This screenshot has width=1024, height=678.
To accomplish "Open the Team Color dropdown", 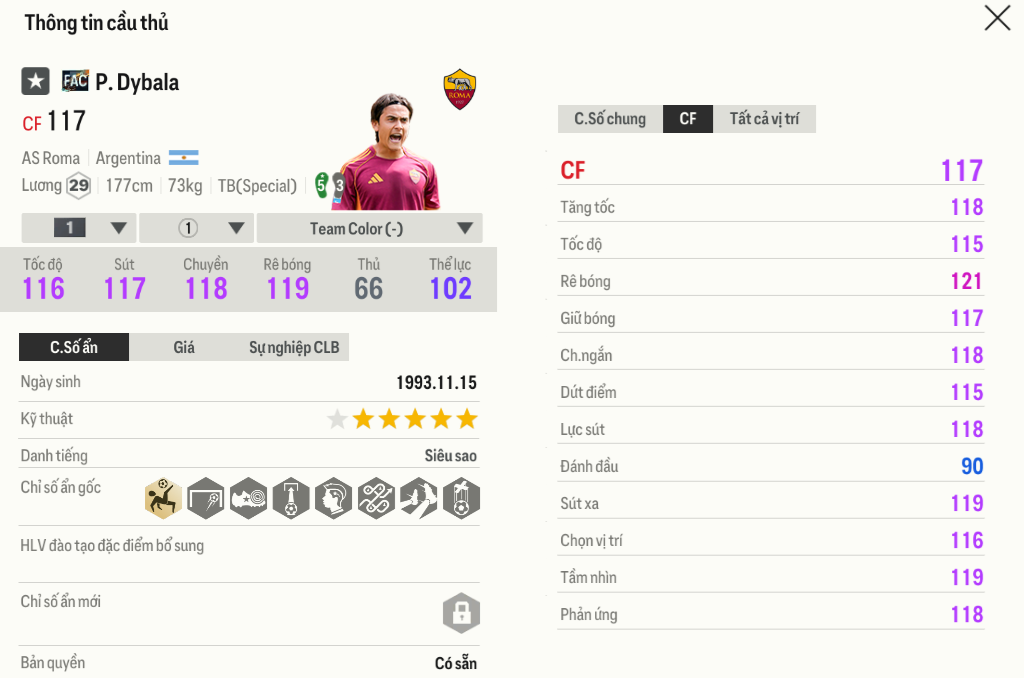I will (x=369, y=228).
